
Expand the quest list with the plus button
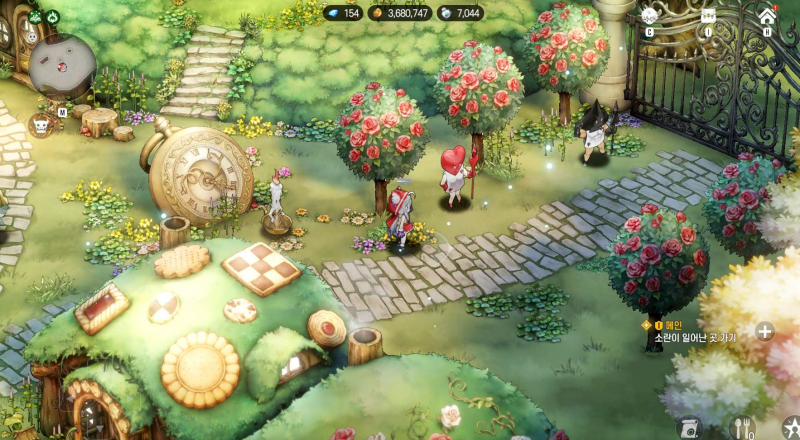(765, 331)
